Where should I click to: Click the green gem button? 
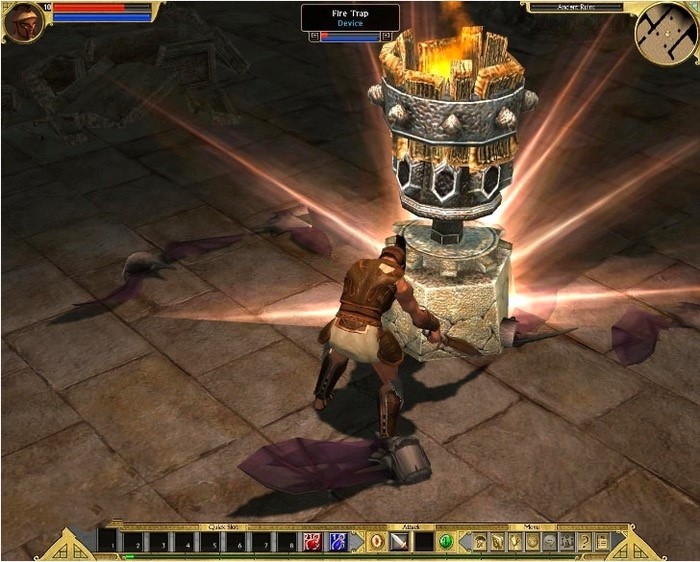[446, 541]
